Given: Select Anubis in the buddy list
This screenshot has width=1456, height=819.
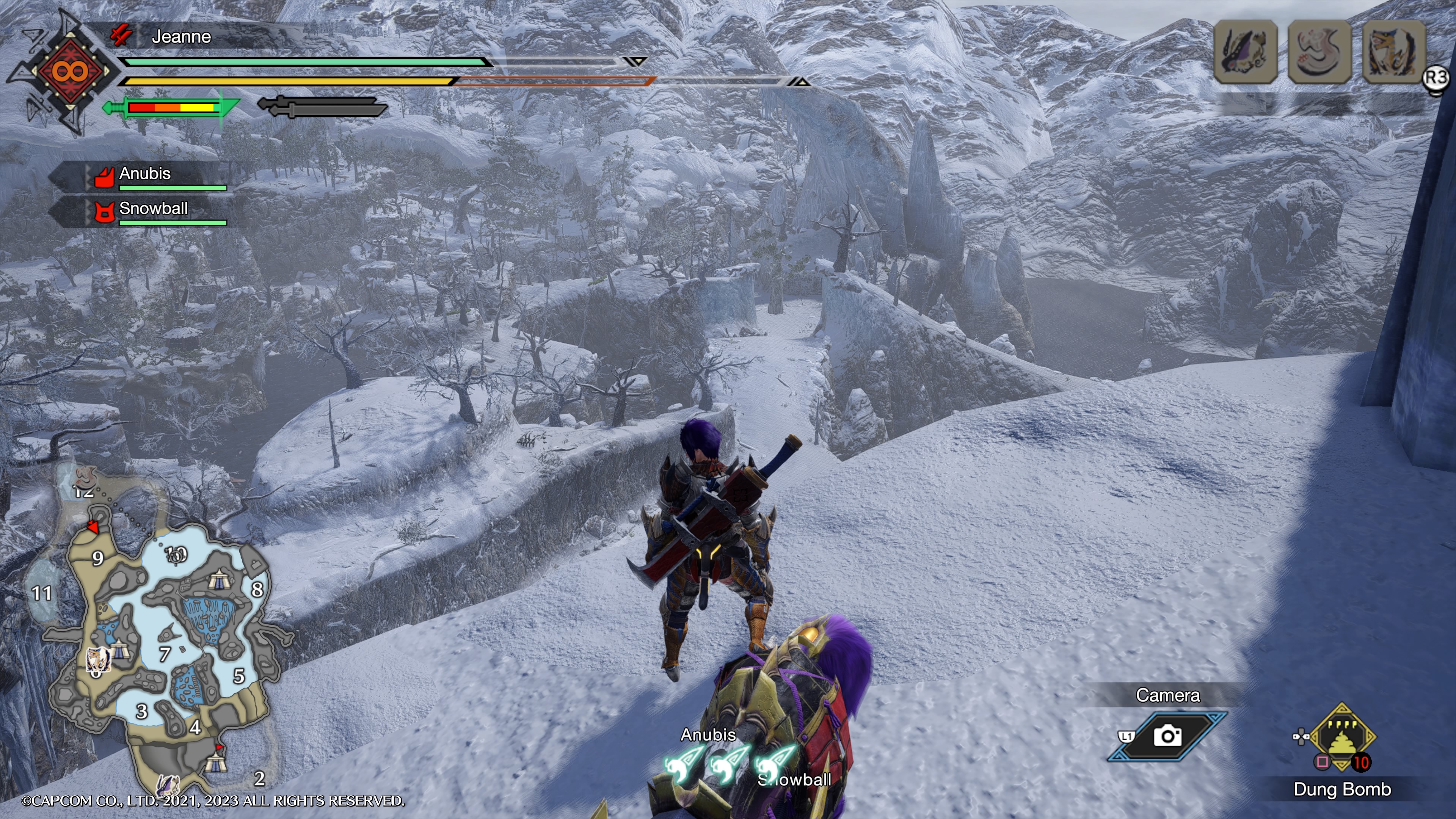Looking at the screenshot, I should pos(145,174).
